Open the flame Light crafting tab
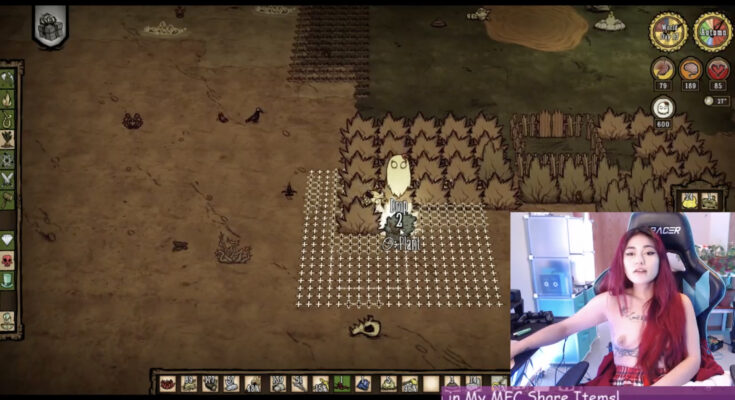 (x=8, y=99)
